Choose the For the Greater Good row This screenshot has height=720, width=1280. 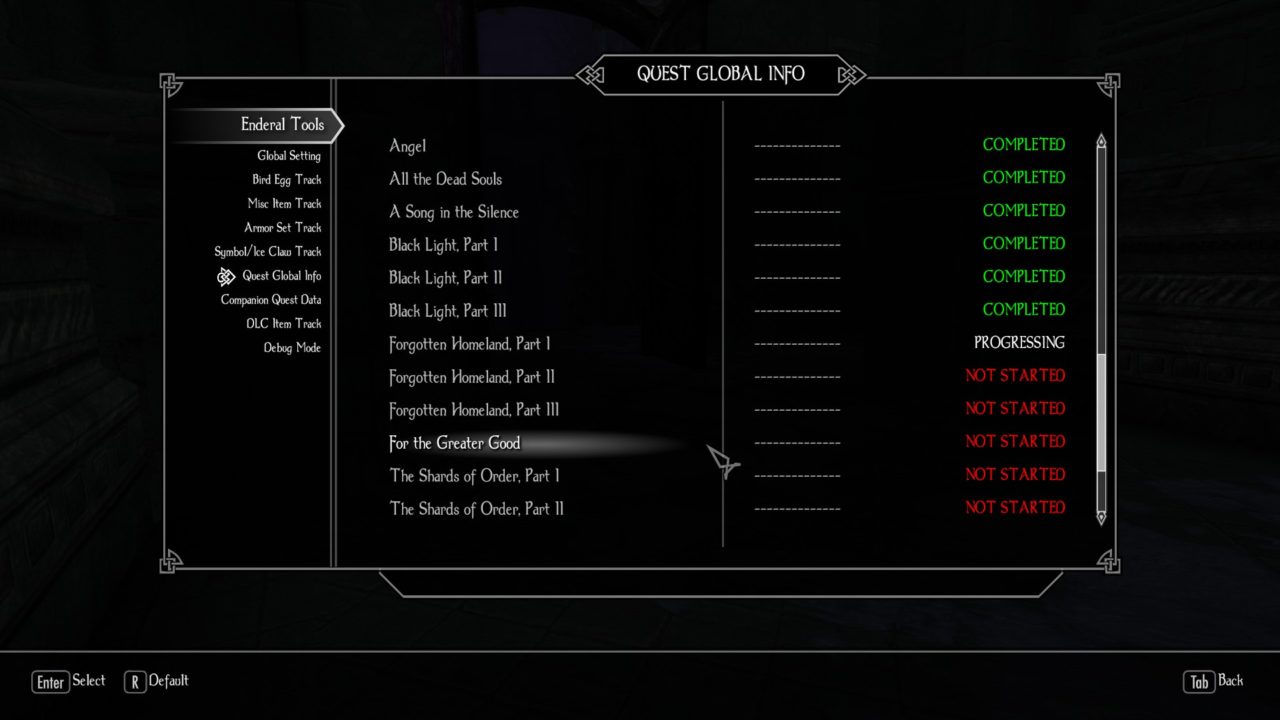(454, 443)
